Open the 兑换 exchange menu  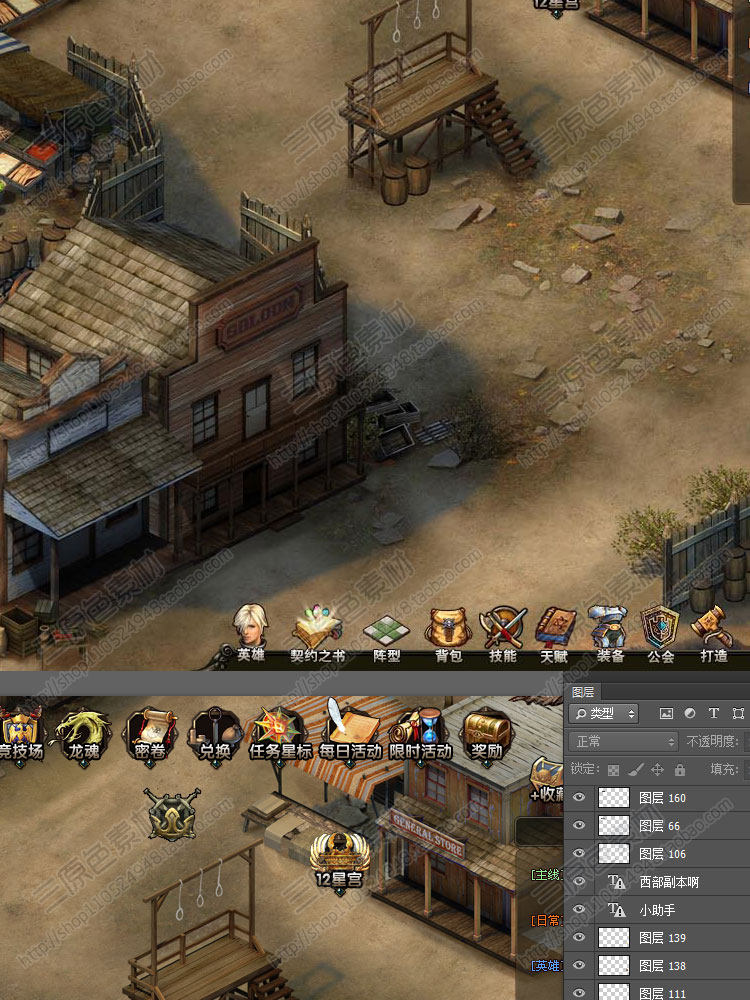[213, 731]
